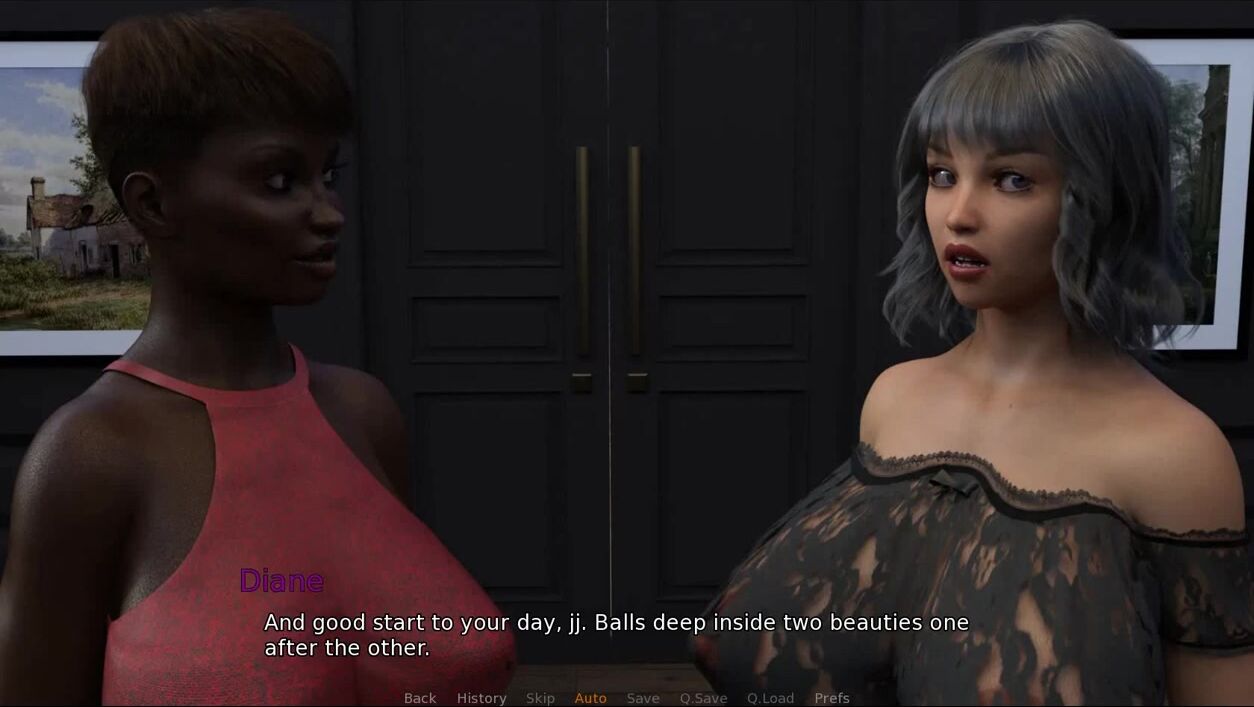Go back one dialogue line

coord(420,698)
